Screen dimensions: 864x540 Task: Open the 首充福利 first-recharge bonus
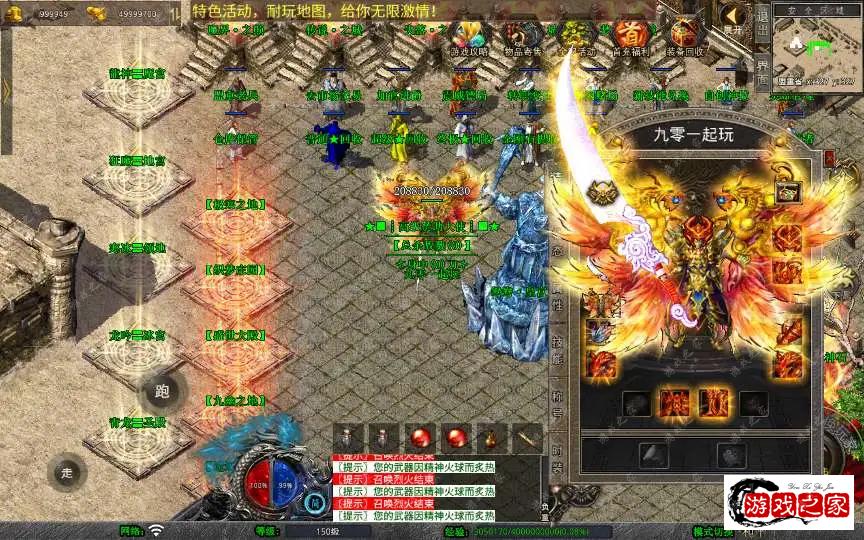(630, 37)
